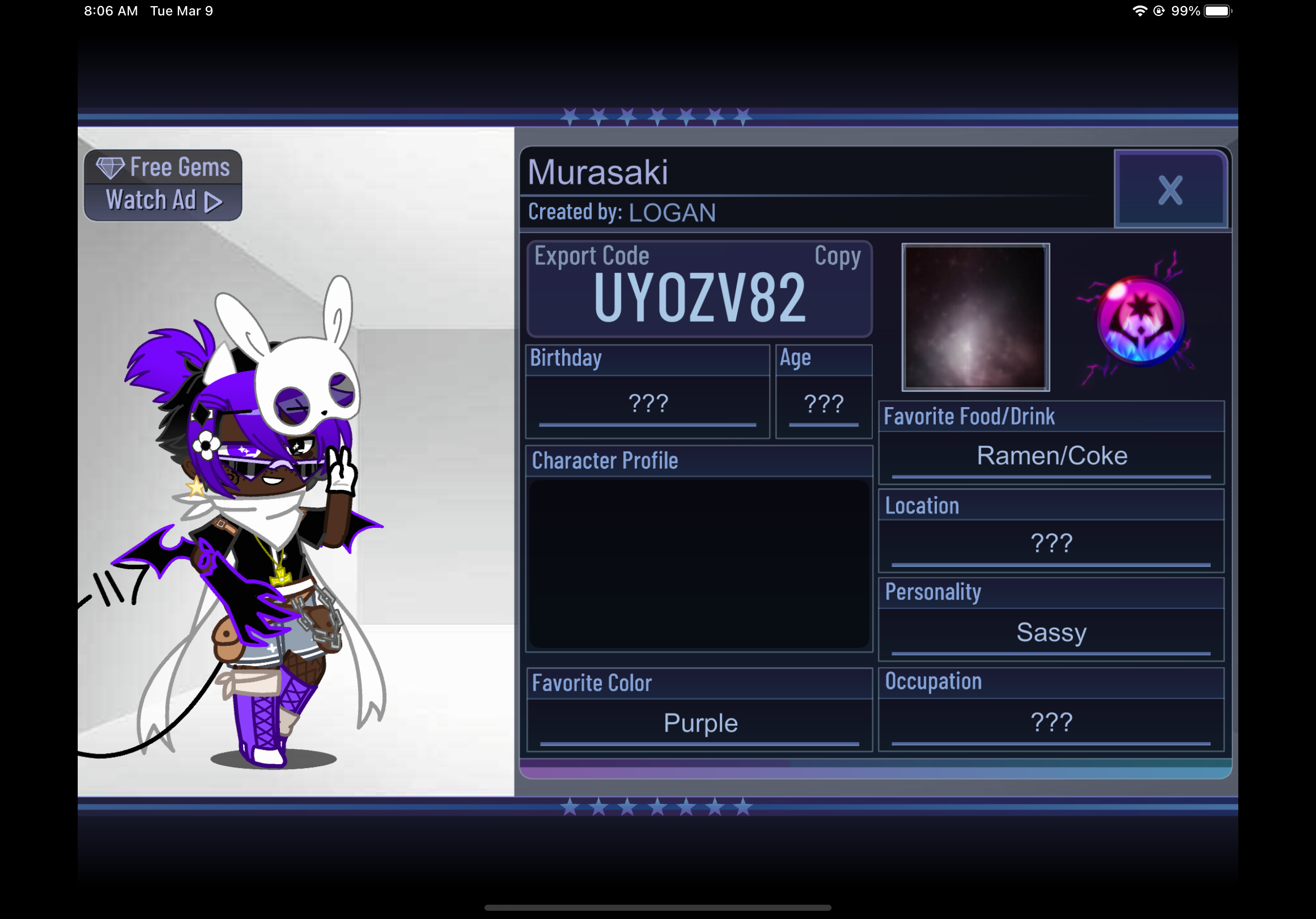This screenshot has width=1316, height=919.
Task: Edit the Age field
Action: pos(823,404)
